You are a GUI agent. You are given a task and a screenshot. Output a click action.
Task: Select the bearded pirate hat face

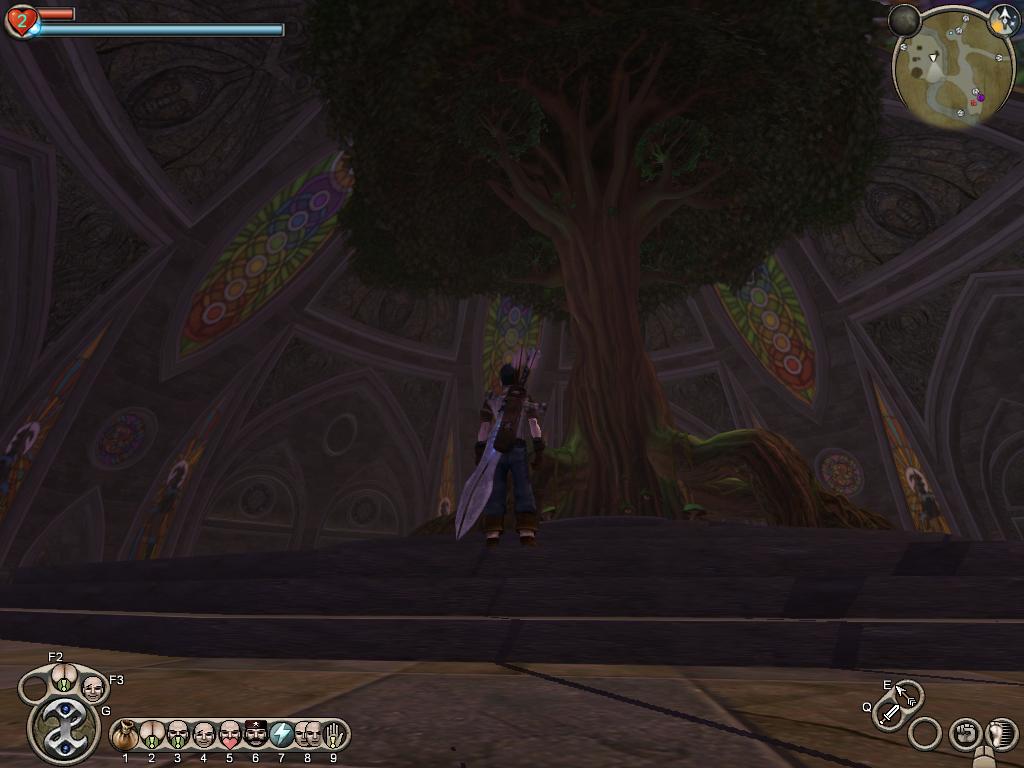coord(255,736)
